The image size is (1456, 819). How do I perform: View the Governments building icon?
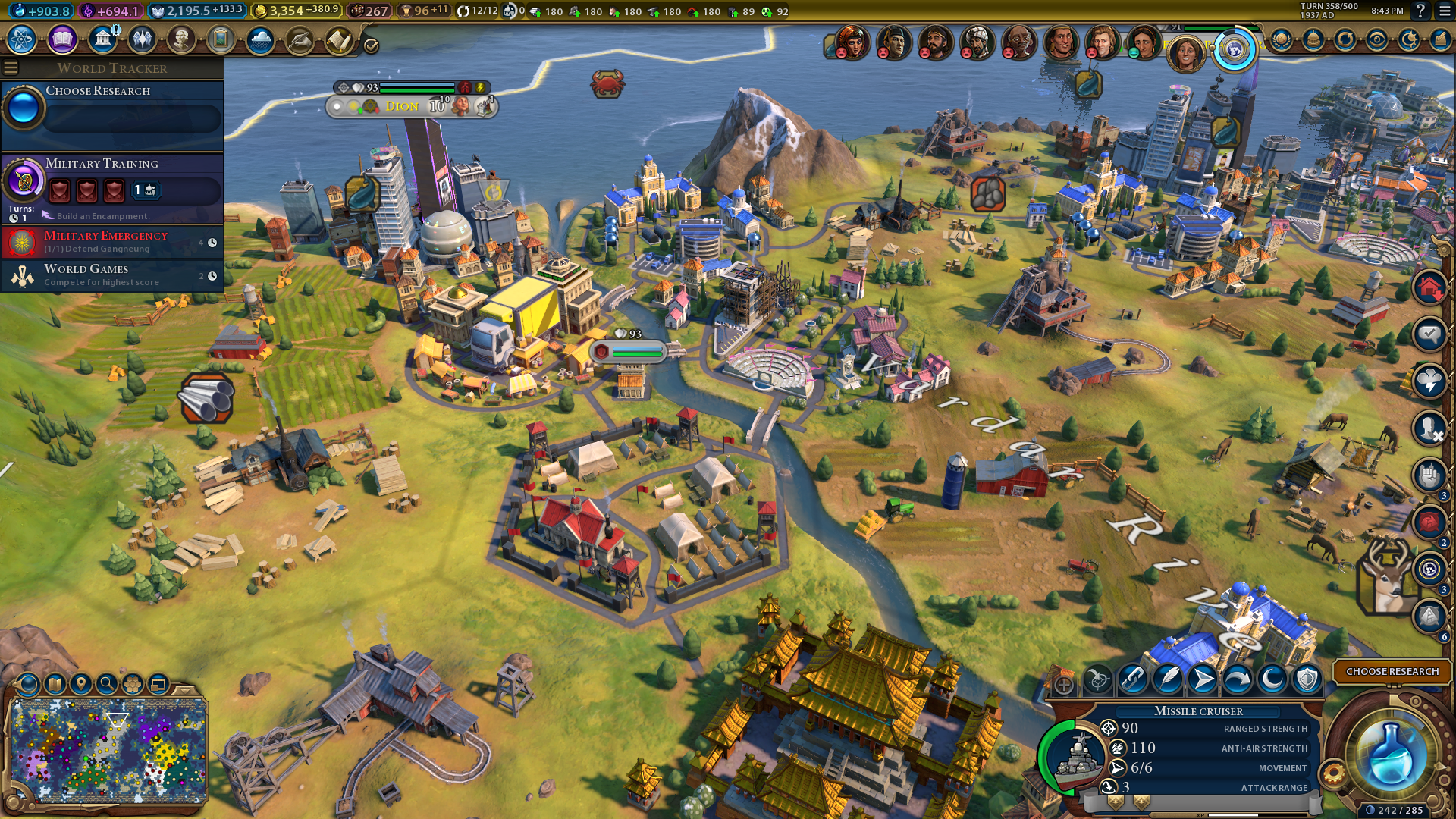[102, 39]
